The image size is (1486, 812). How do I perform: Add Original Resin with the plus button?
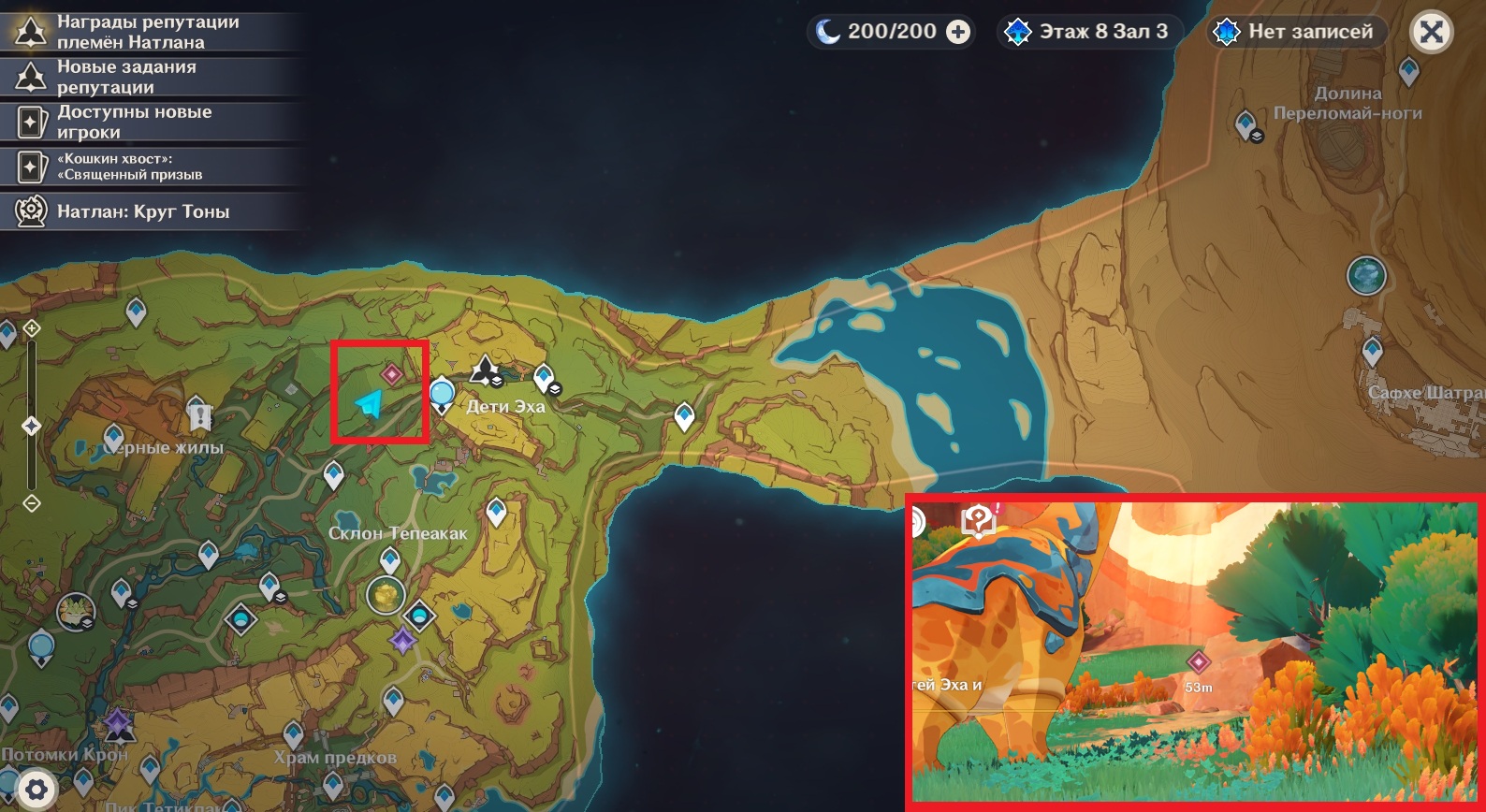pos(958,32)
